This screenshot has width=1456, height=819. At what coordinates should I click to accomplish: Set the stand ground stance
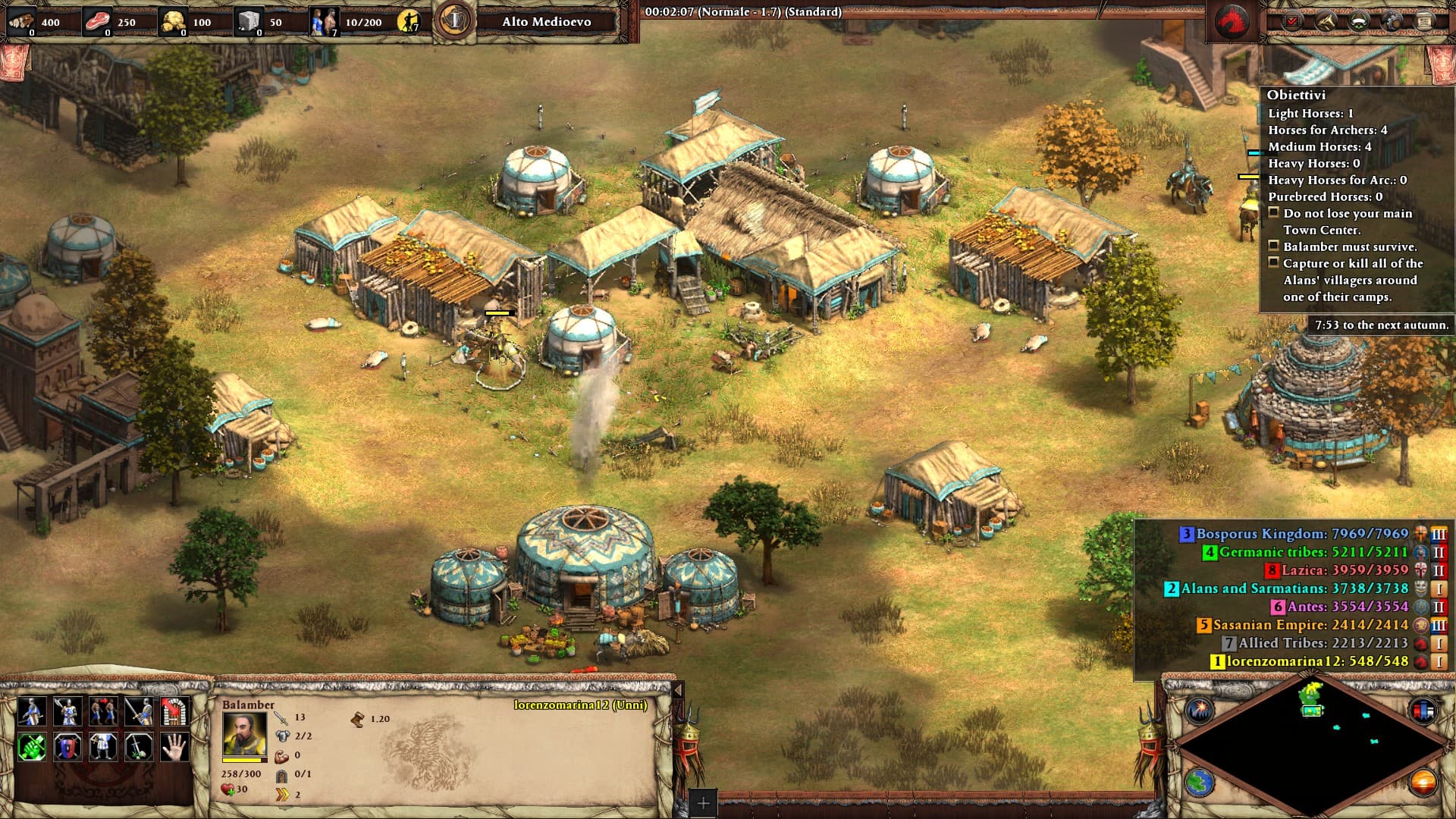(102, 747)
